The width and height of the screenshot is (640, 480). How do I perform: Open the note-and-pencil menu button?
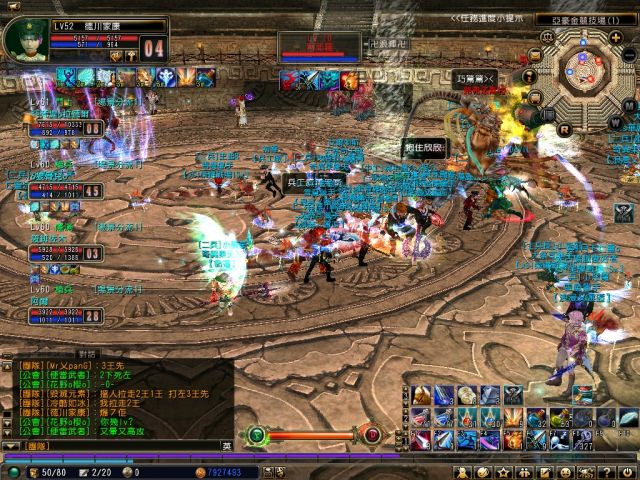tap(545, 472)
